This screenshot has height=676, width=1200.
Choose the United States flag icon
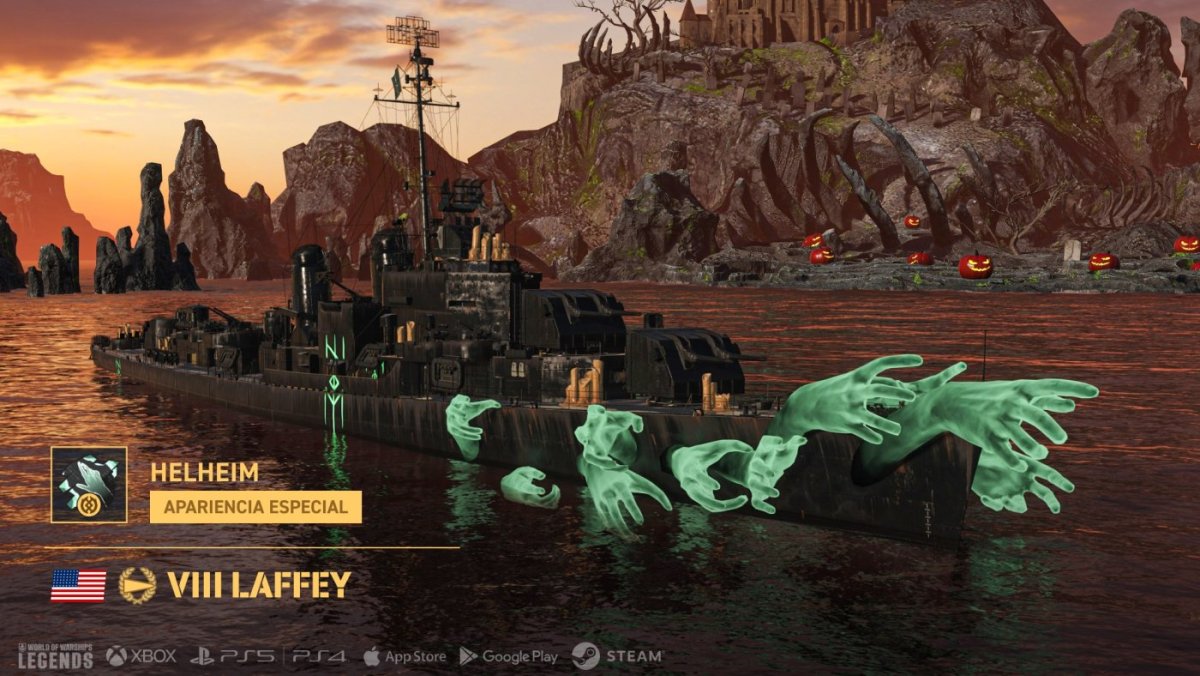pos(78,585)
